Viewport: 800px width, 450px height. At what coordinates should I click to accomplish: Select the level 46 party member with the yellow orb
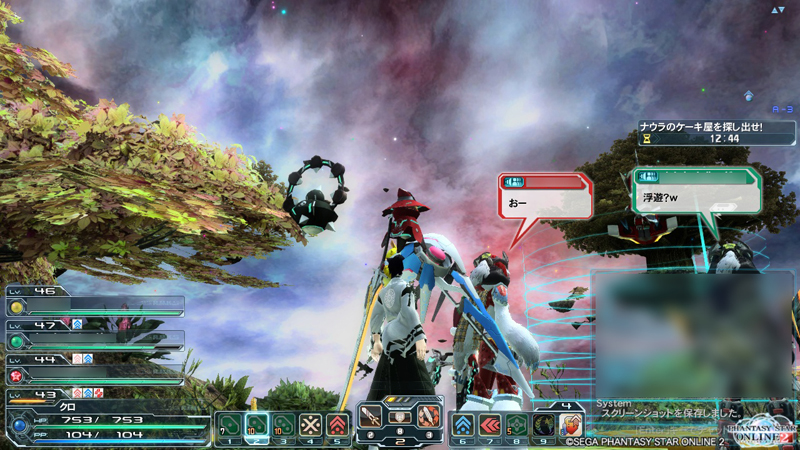95,305
